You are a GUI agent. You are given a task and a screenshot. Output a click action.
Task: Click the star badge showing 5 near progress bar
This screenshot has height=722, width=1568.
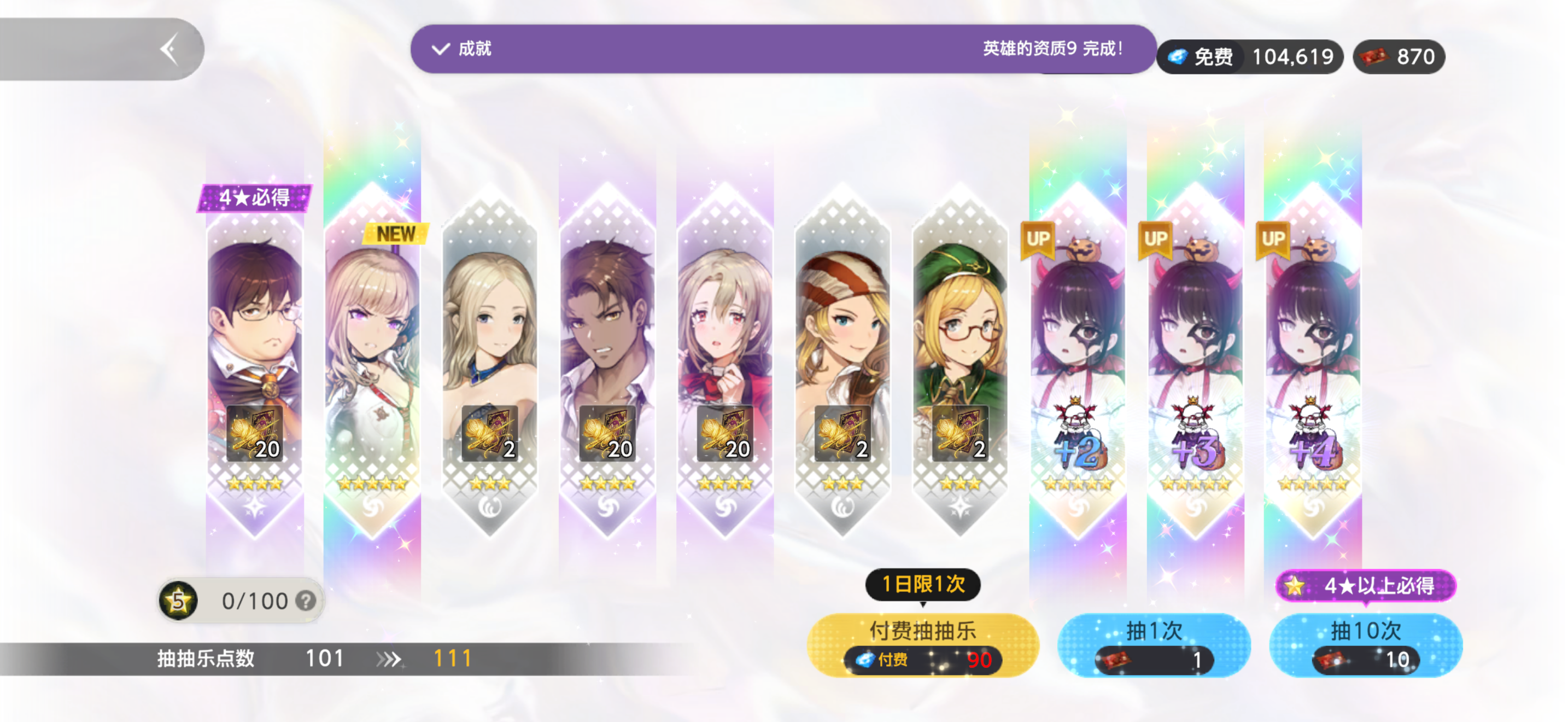pyautogui.click(x=177, y=601)
